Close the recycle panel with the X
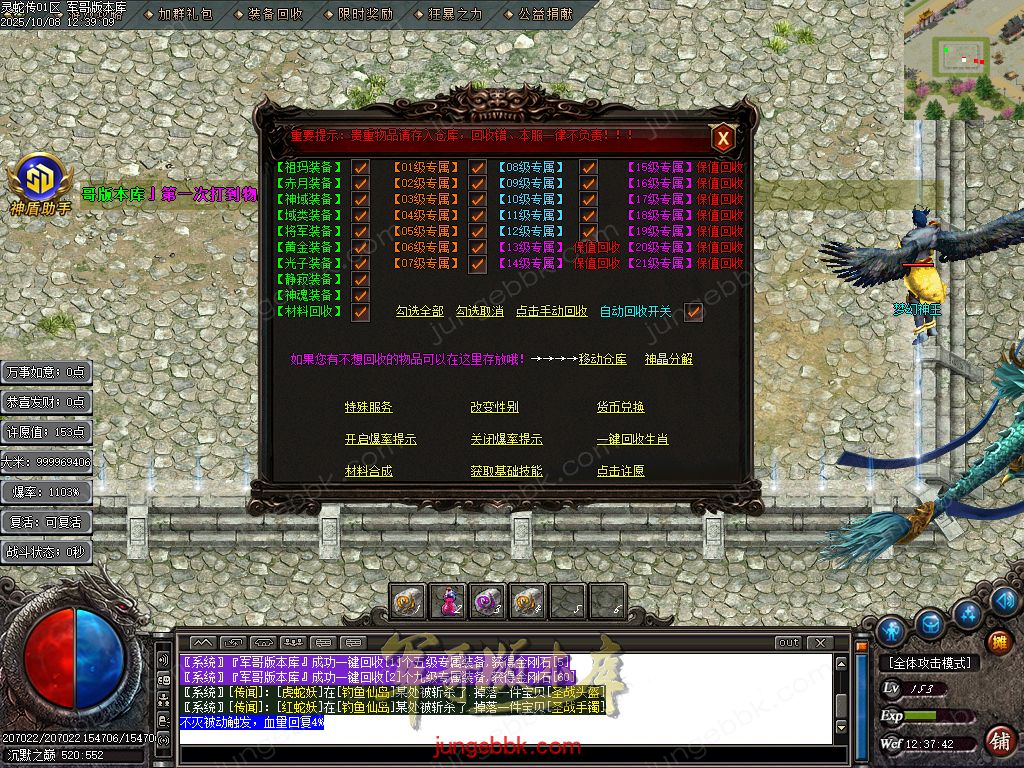The image size is (1024, 768). click(723, 139)
